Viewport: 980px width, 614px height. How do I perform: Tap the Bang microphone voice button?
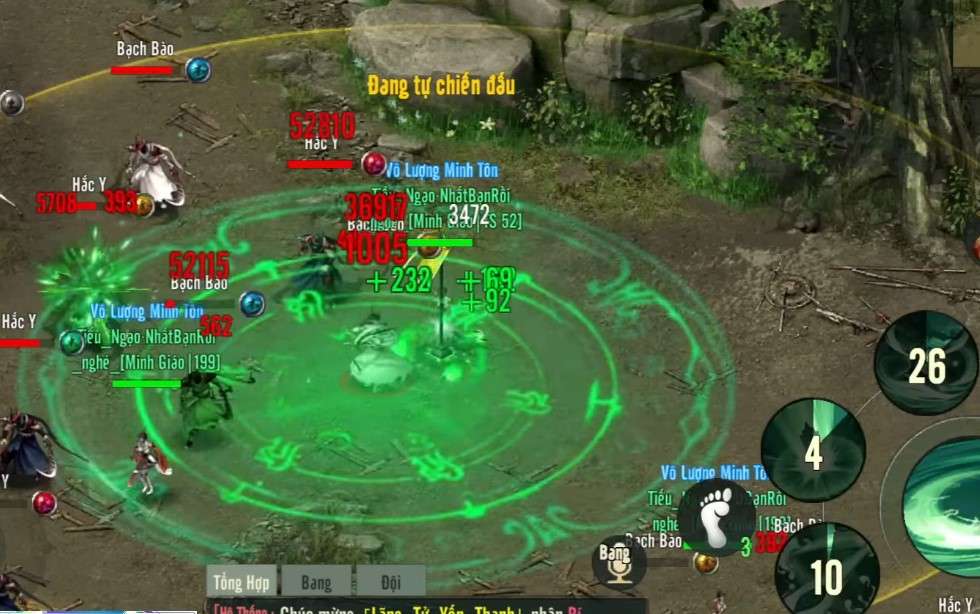click(x=619, y=562)
